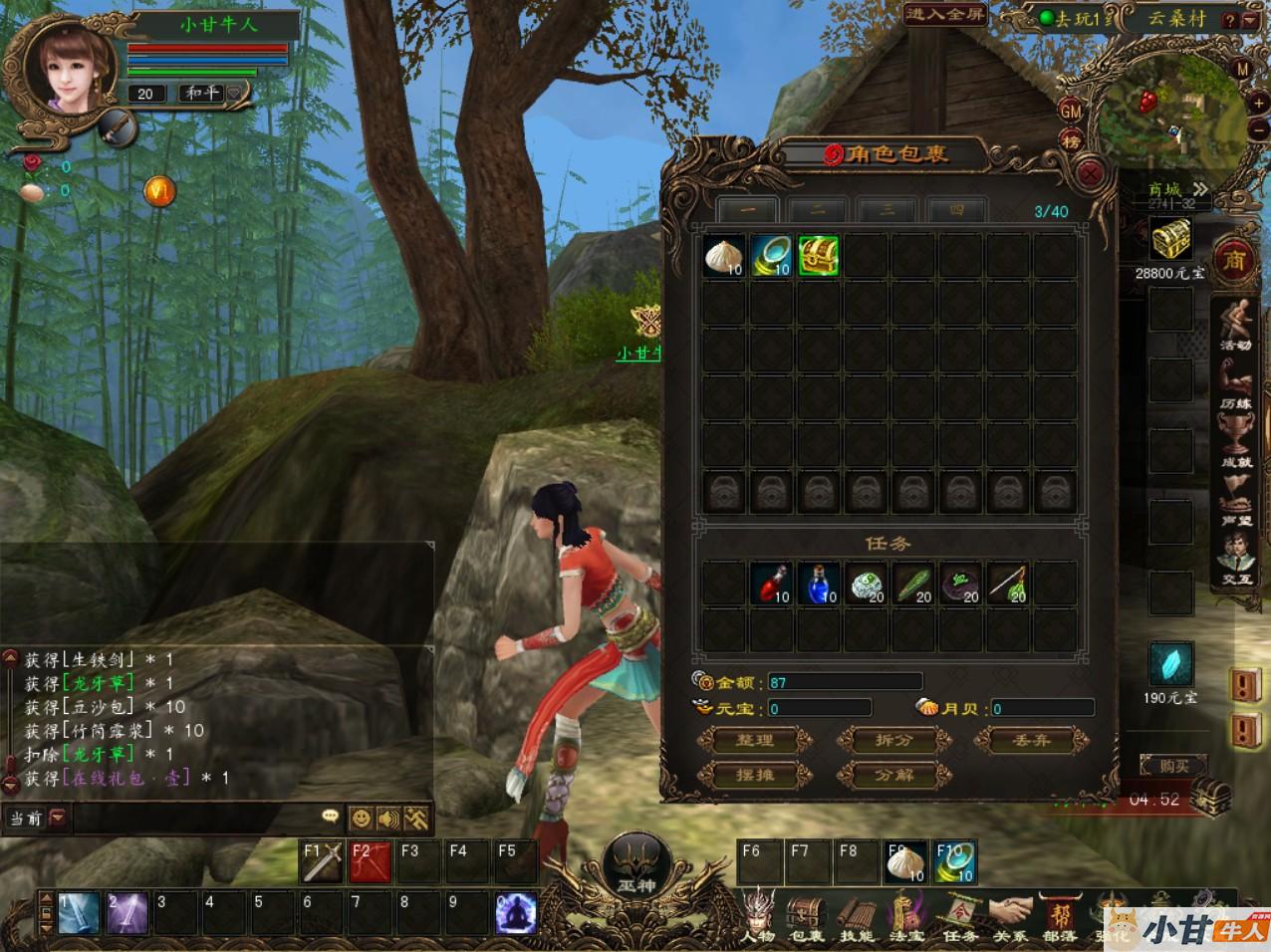The width and height of the screenshot is (1271, 952).
Task: Close the 角色包裹 inventory window
Action: (1092, 174)
